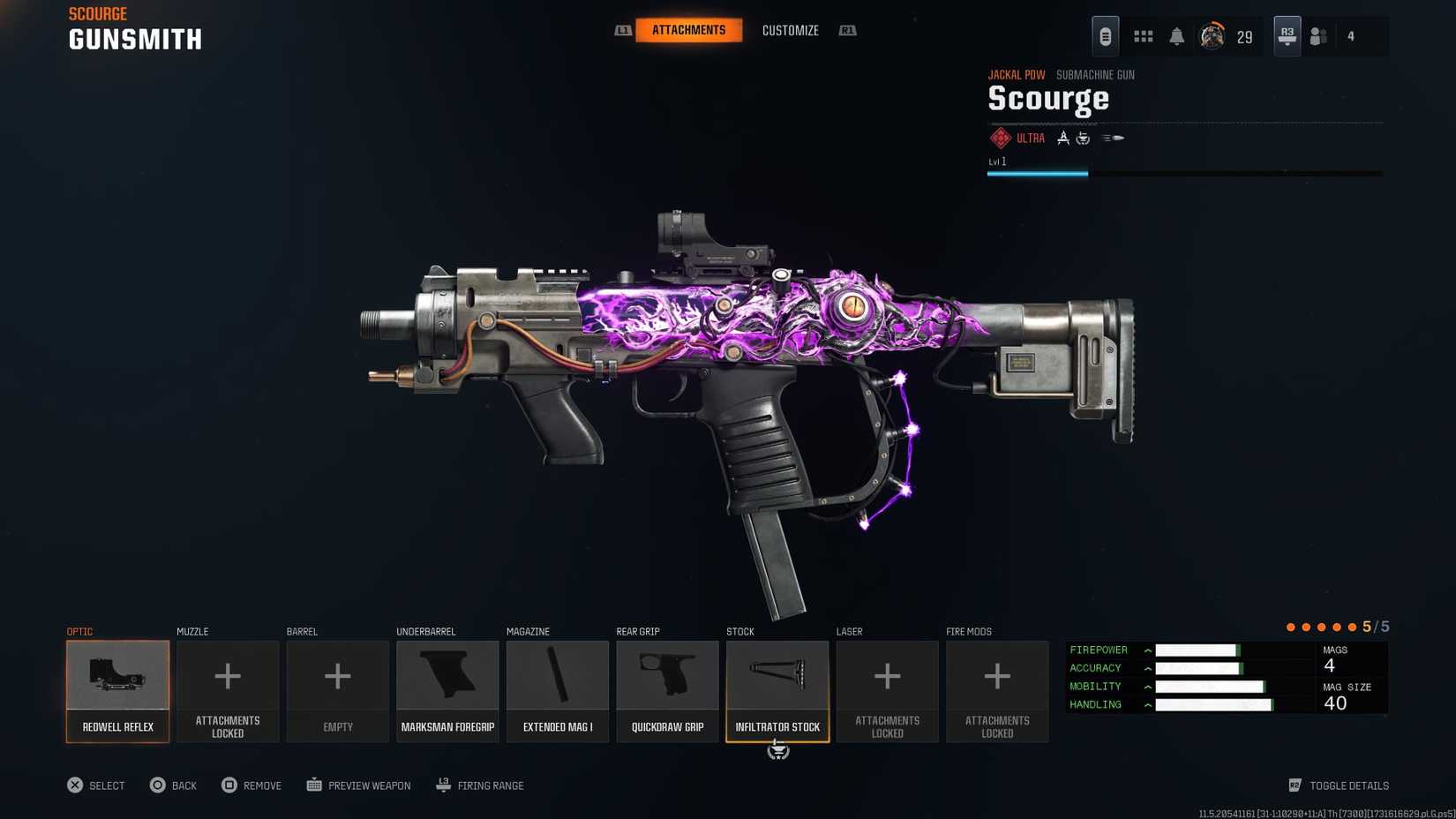Open the Extended Mag I magazine slot

[x=558, y=691]
